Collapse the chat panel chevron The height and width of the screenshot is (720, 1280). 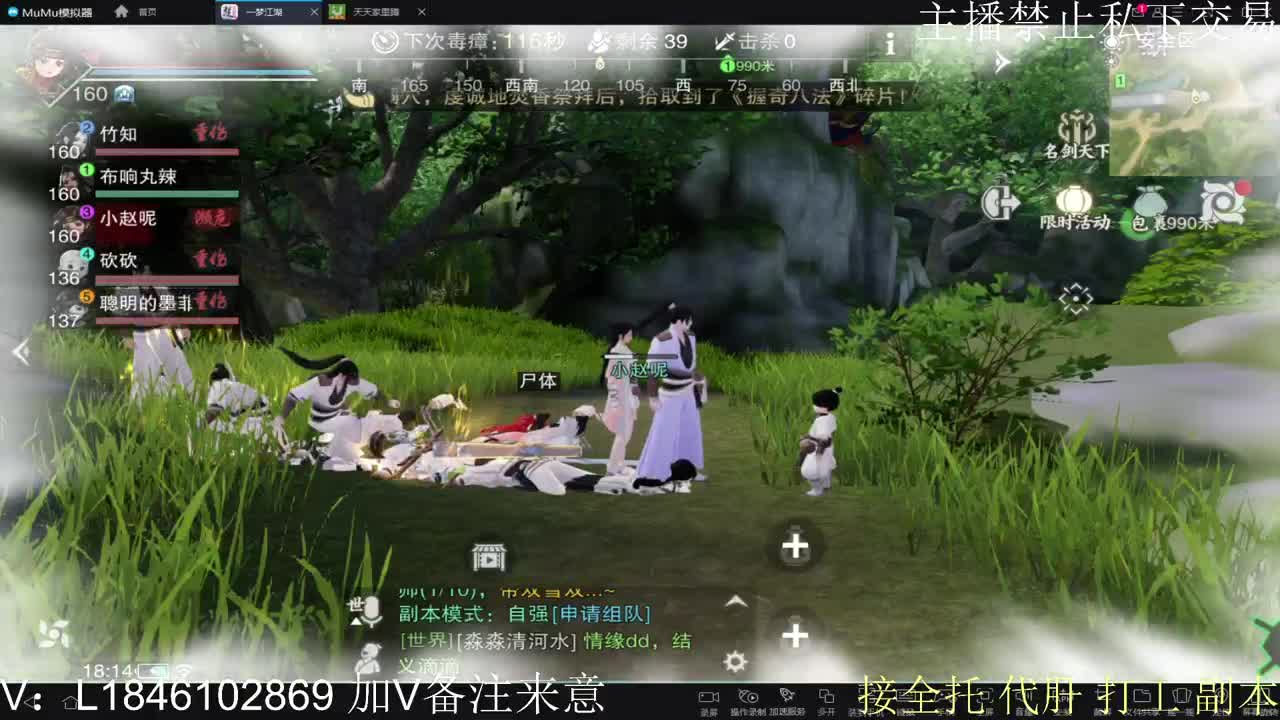click(x=736, y=601)
